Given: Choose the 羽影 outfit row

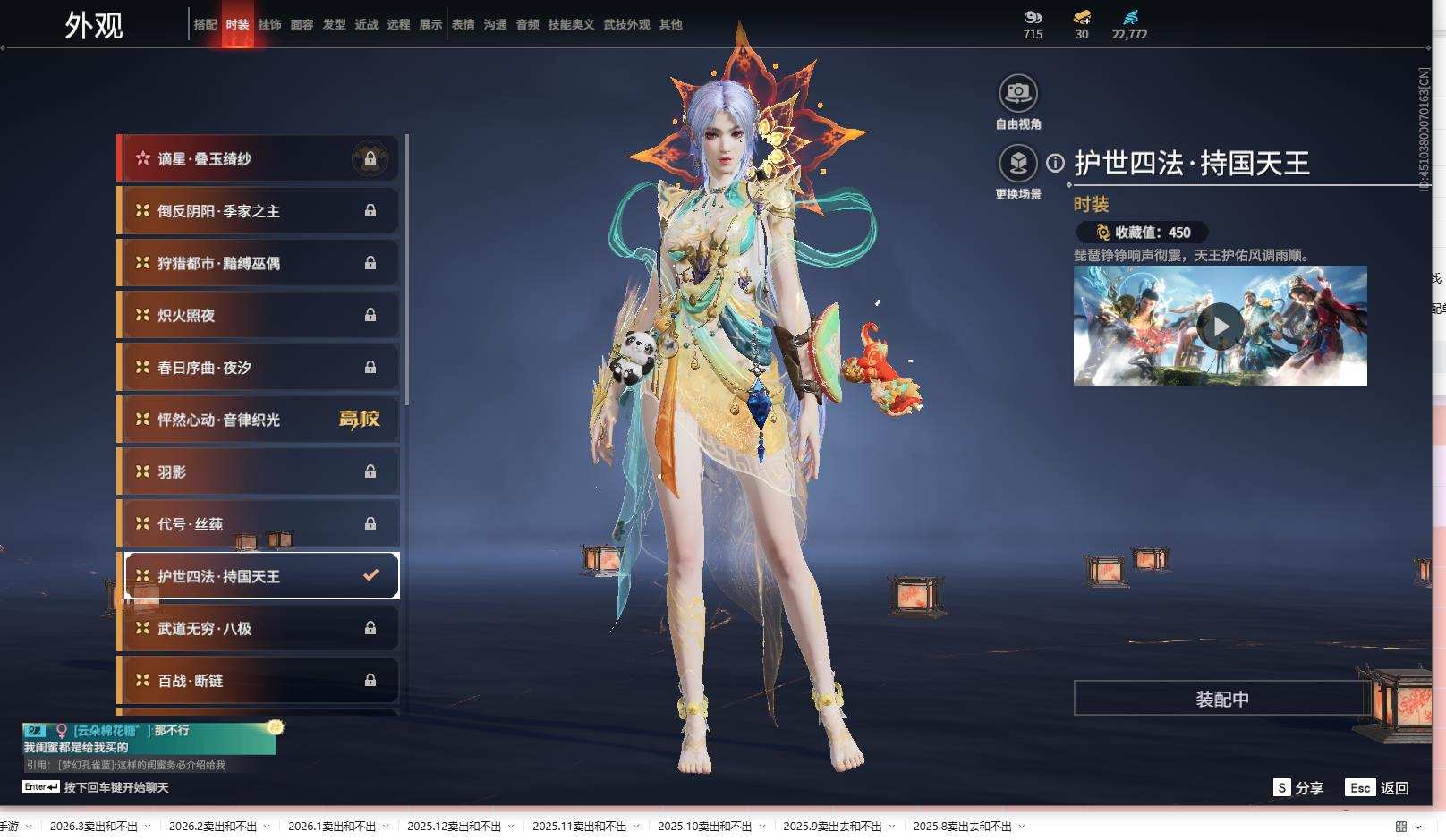Looking at the screenshot, I should pos(258,471).
